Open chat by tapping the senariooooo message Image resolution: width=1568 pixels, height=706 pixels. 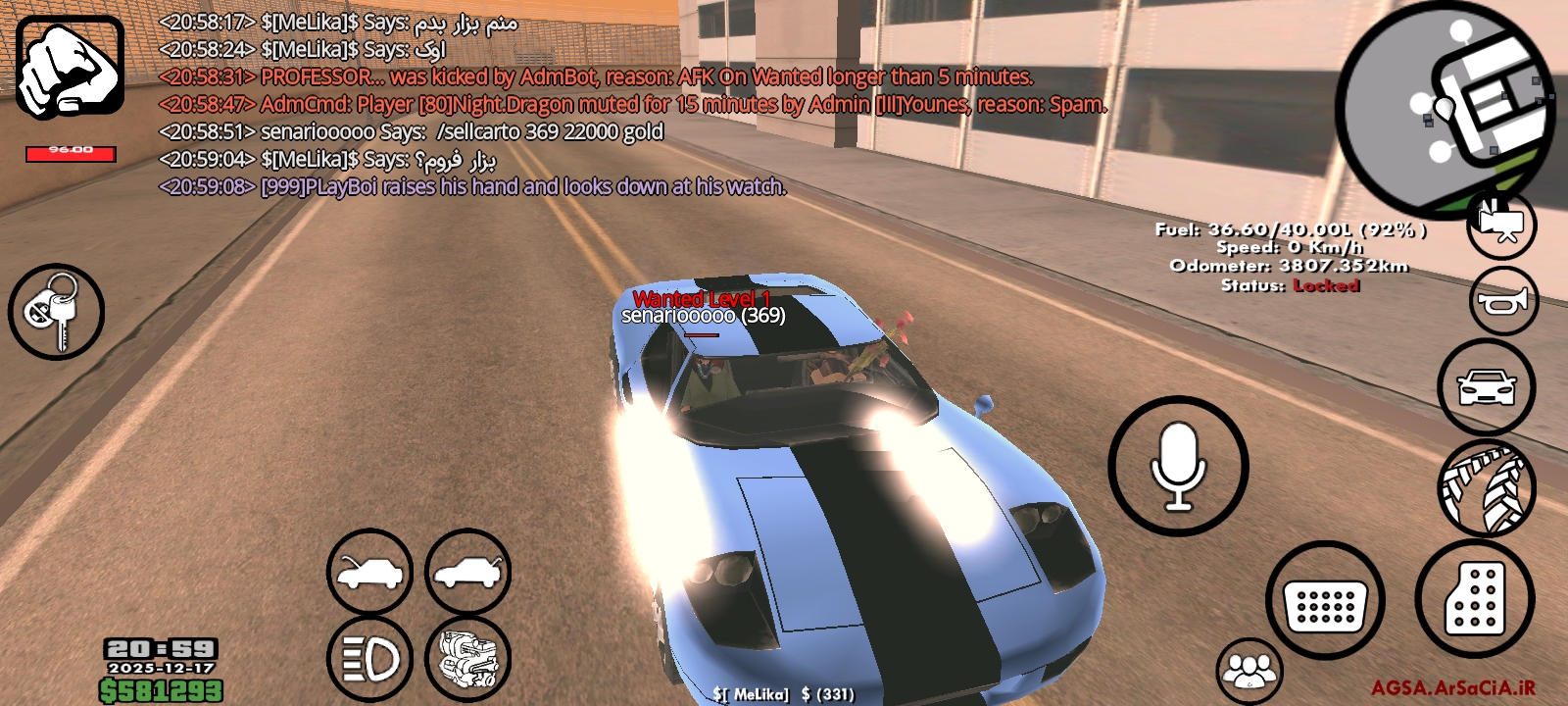click(x=412, y=131)
